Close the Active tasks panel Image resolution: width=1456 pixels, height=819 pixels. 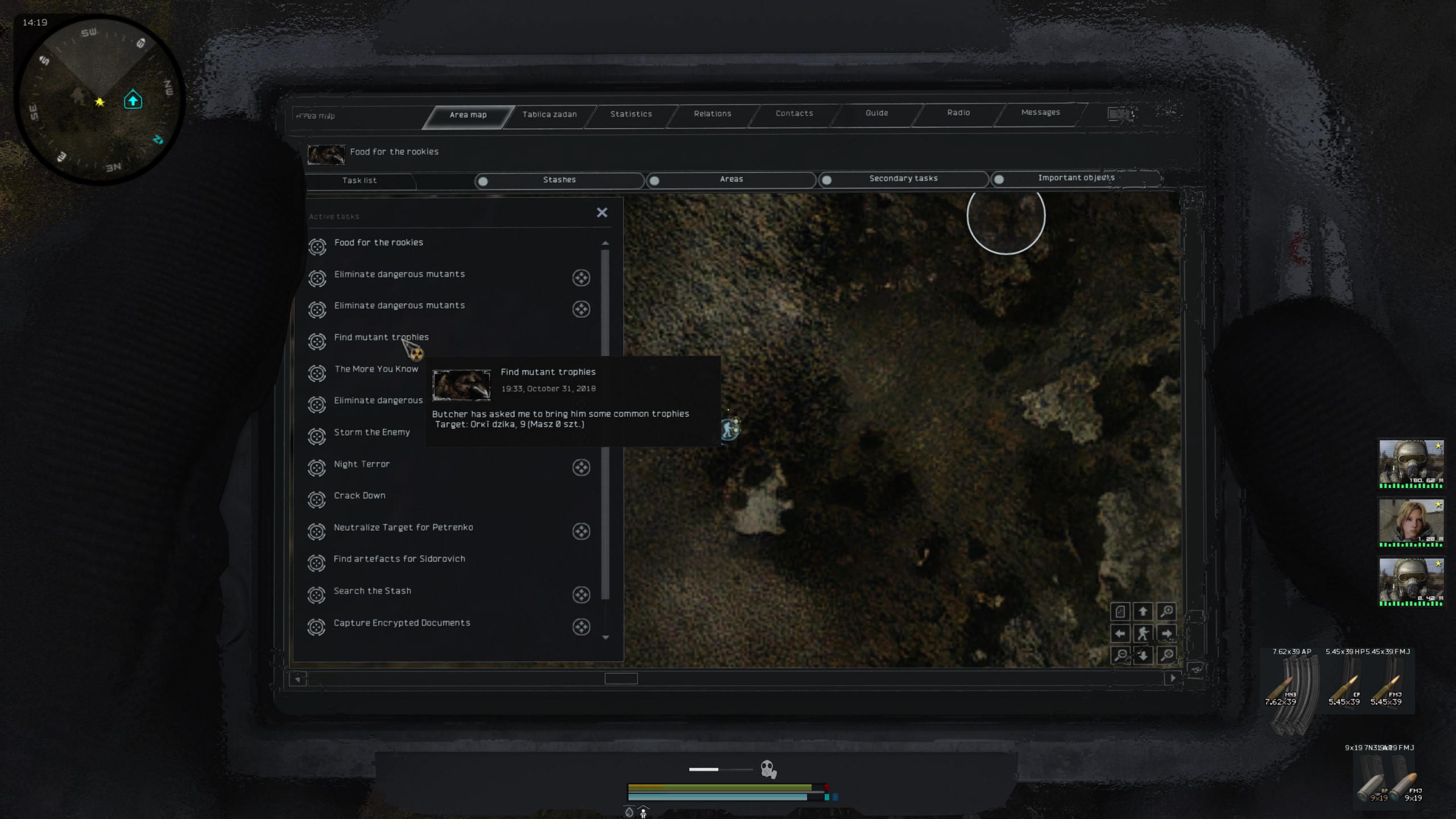(602, 213)
